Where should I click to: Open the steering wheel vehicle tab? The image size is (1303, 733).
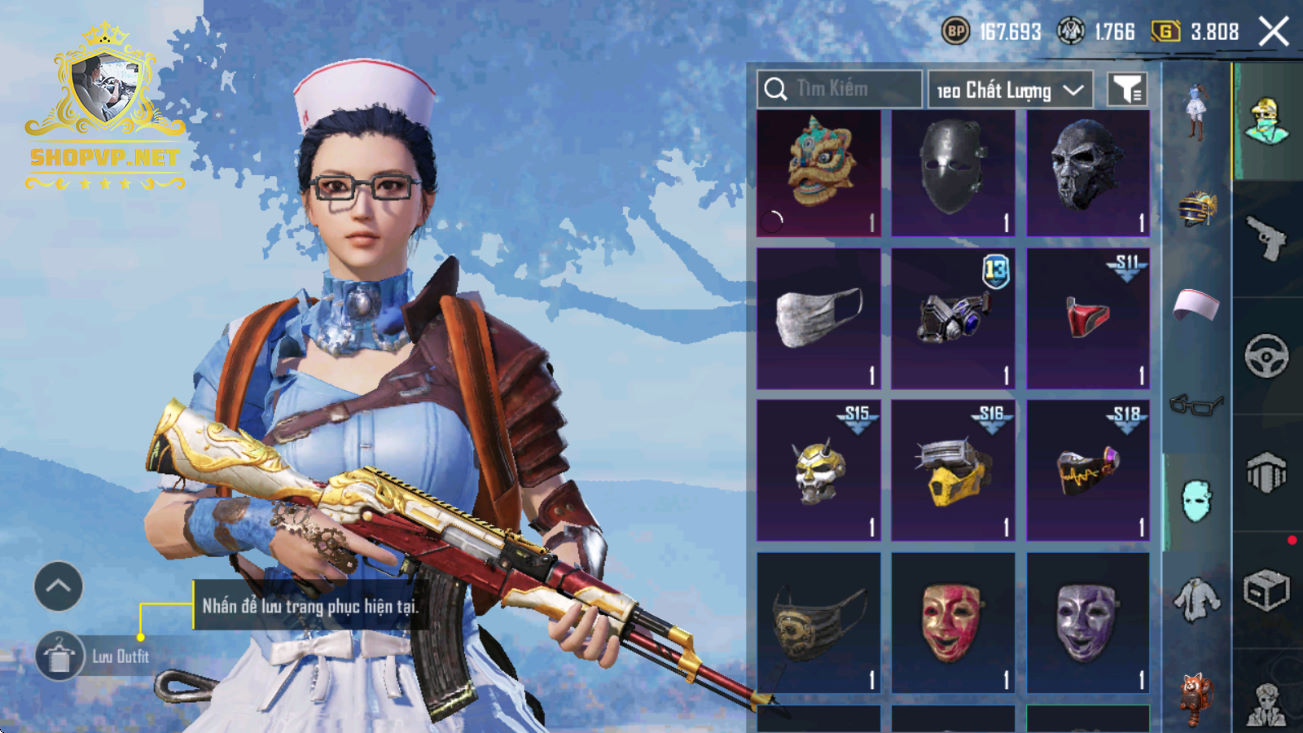[x=1266, y=356]
